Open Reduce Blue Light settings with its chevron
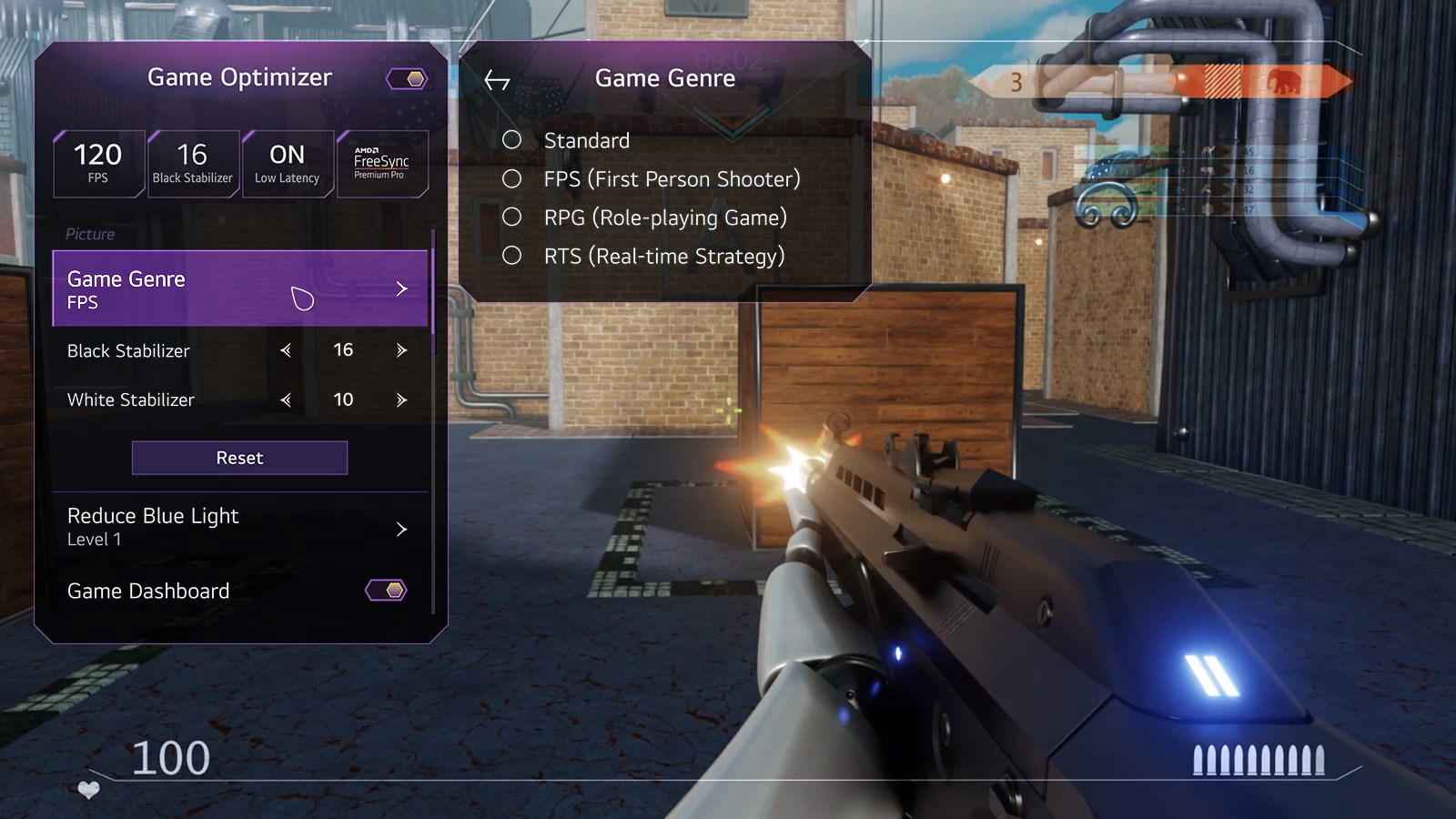 click(400, 529)
